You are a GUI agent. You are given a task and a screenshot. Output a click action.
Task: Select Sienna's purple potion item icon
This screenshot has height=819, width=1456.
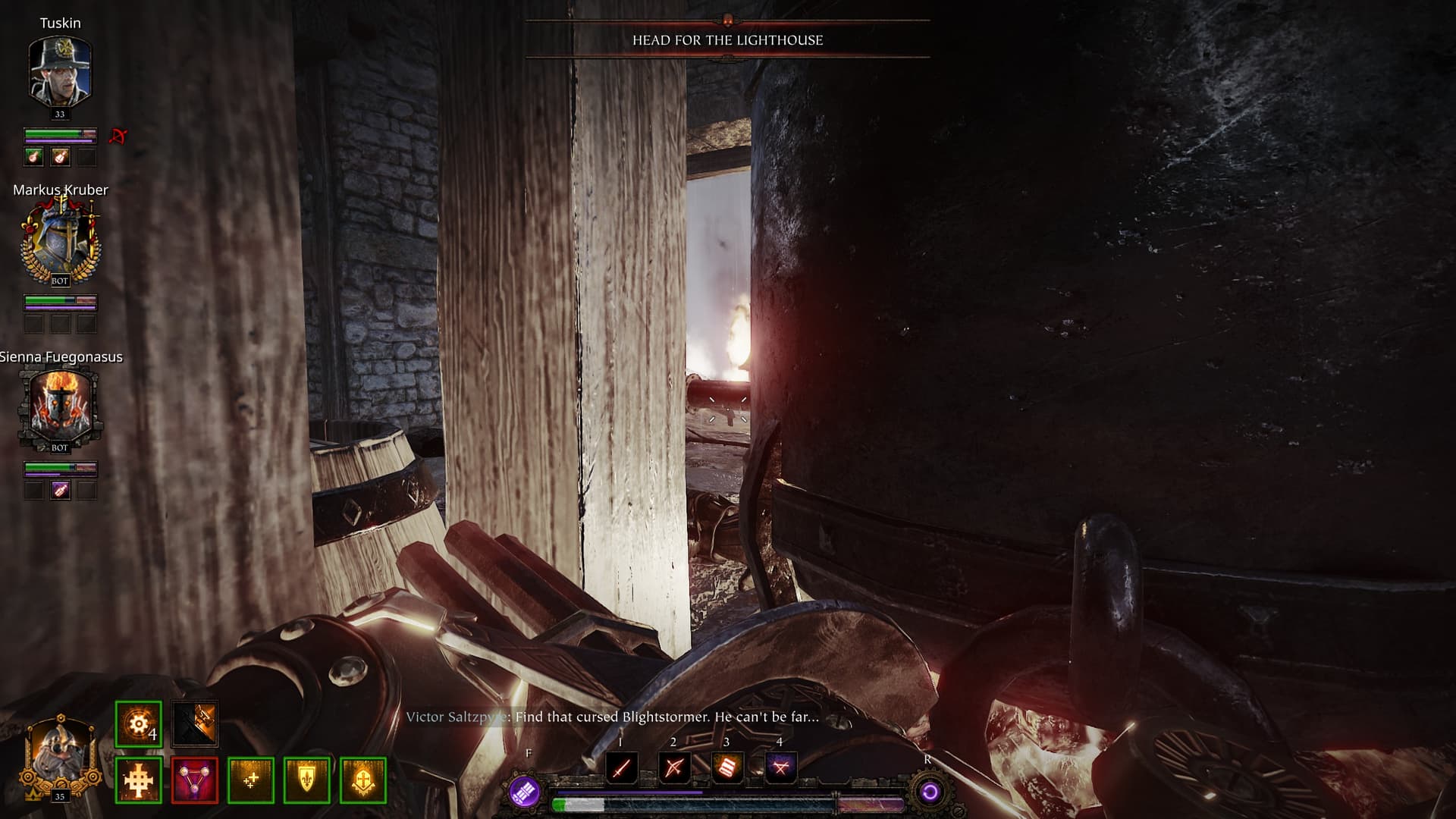click(x=61, y=491)
